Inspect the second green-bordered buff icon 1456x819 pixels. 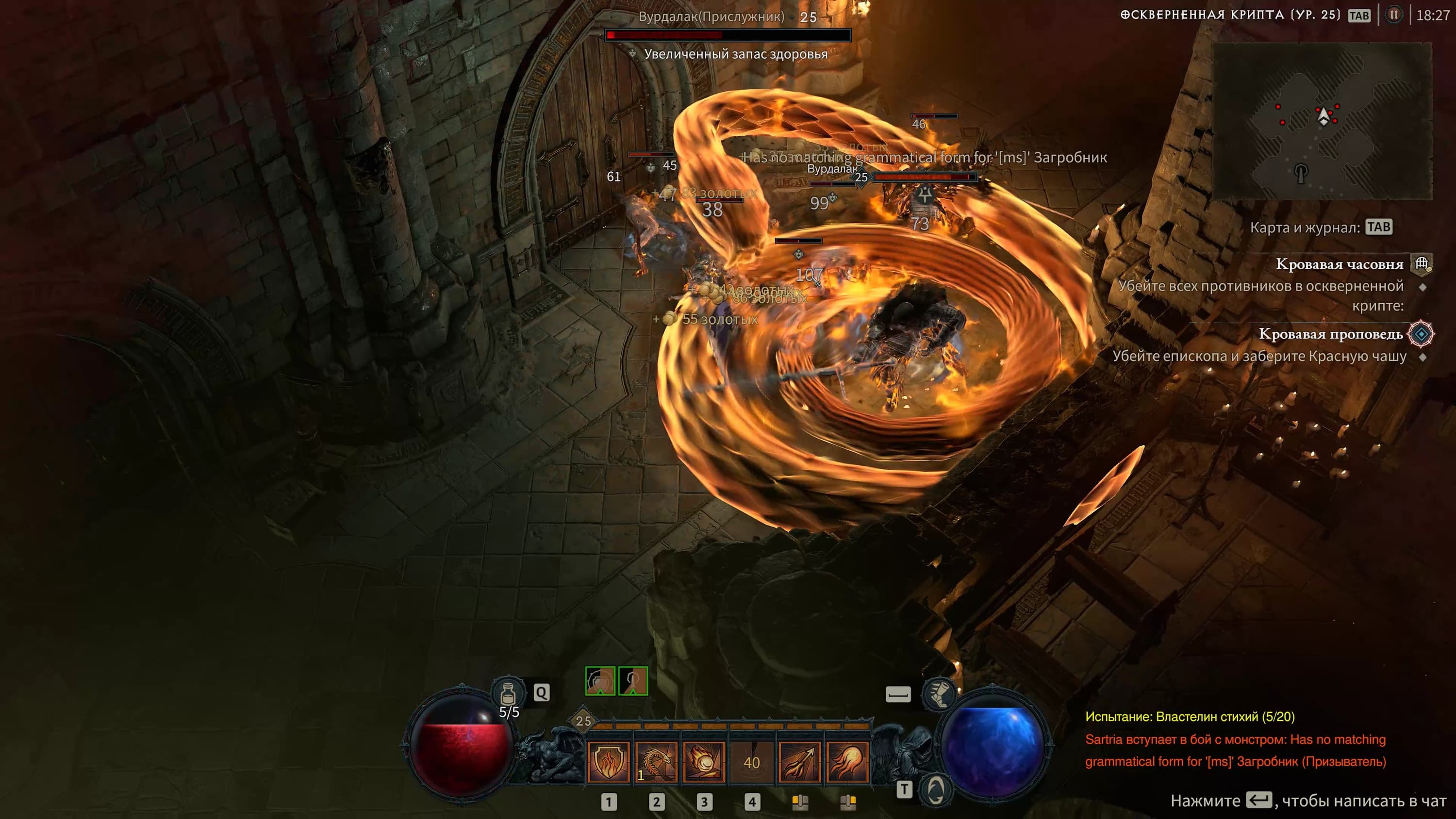click(633, 681)
